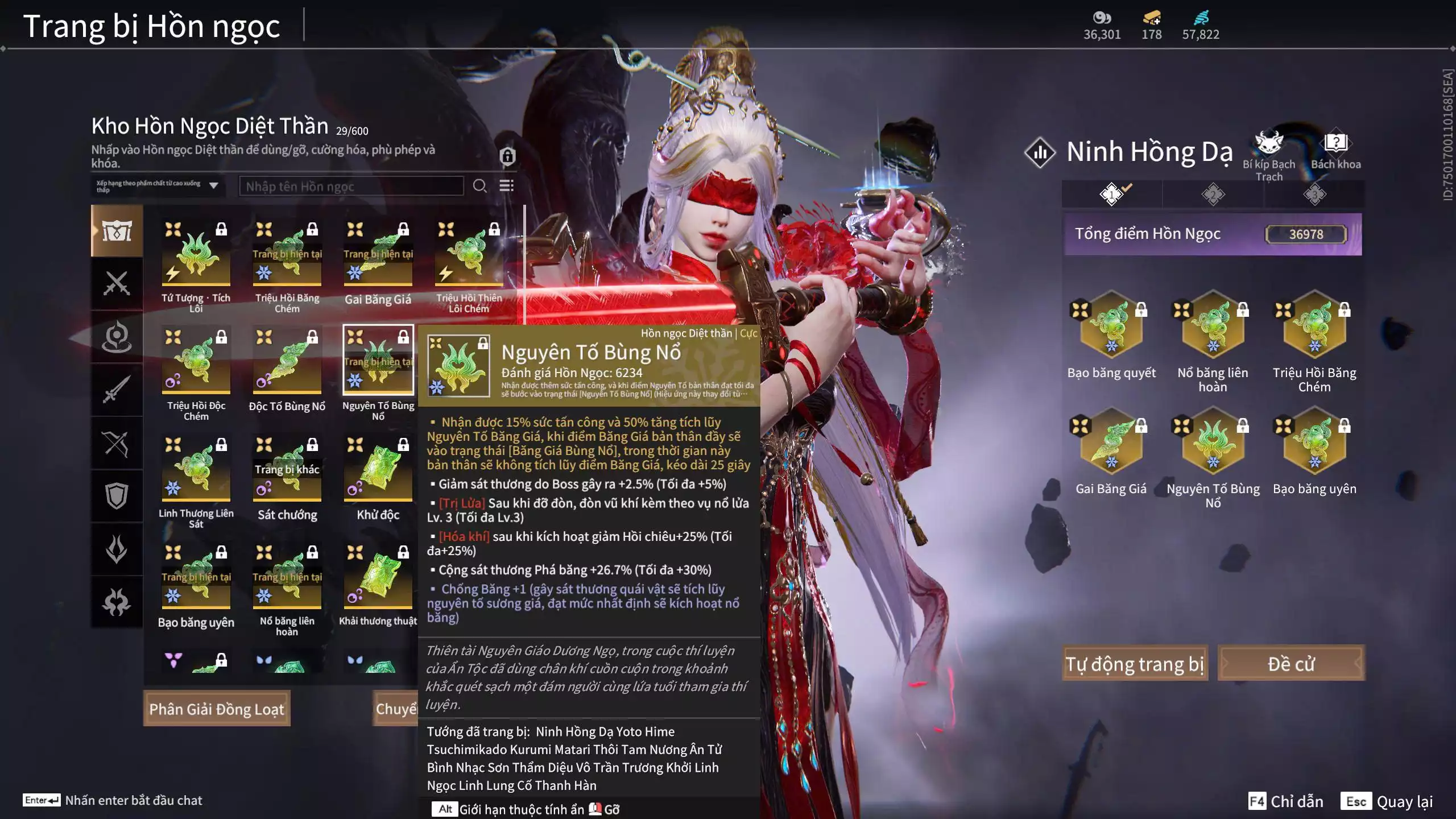Viewport: 1456px width, 819px height.
Task: Choose the Linh Thương Liên Sát jade
Action: (x=196, y=470)
